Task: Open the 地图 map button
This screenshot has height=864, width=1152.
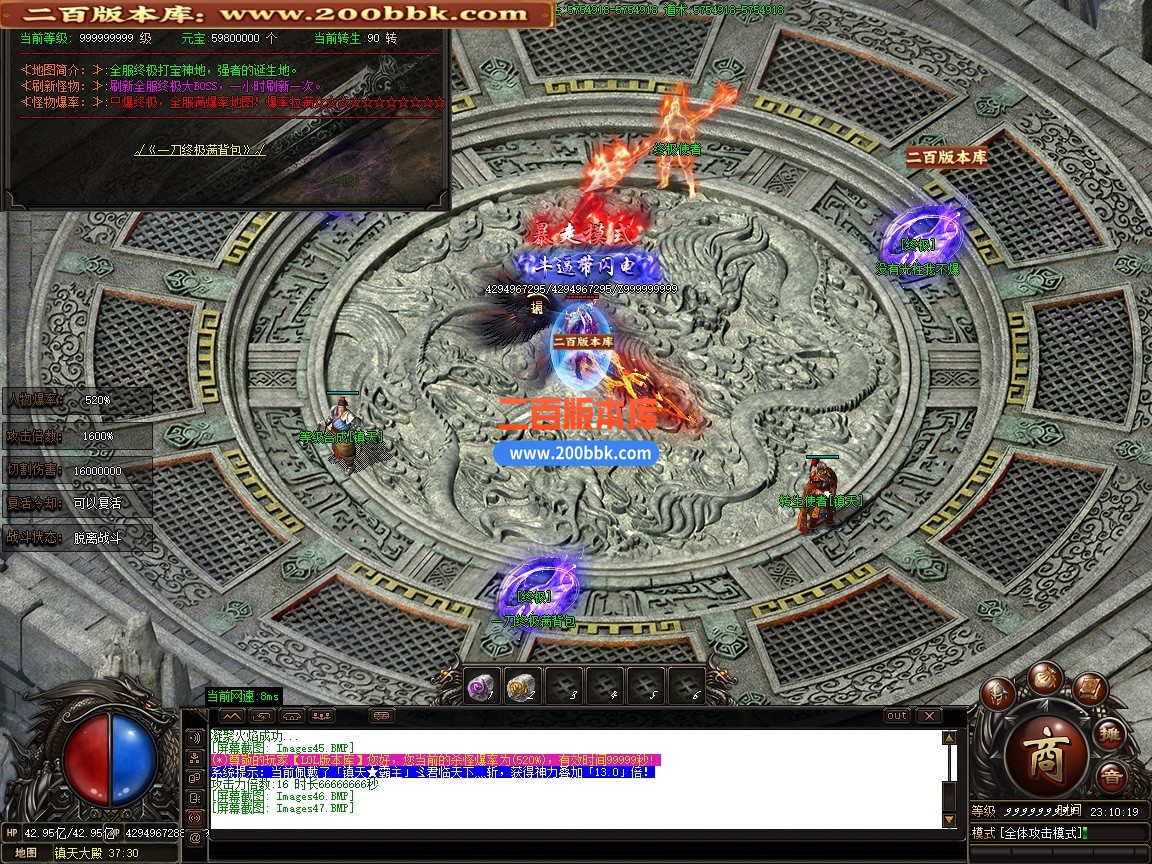Action: (25, 853)
